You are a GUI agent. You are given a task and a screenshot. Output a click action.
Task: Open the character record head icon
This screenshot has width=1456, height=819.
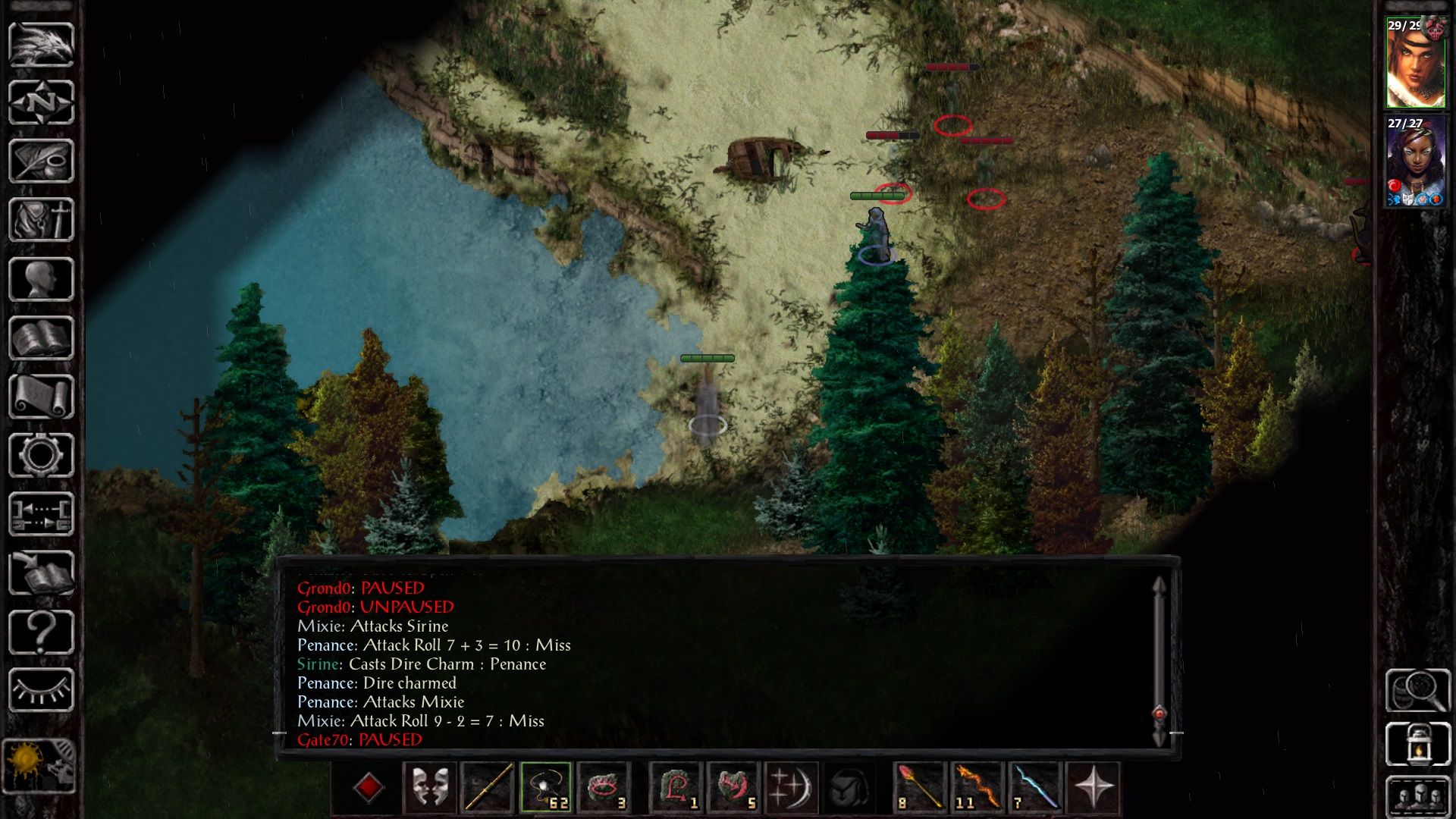[x=41, y=279]
